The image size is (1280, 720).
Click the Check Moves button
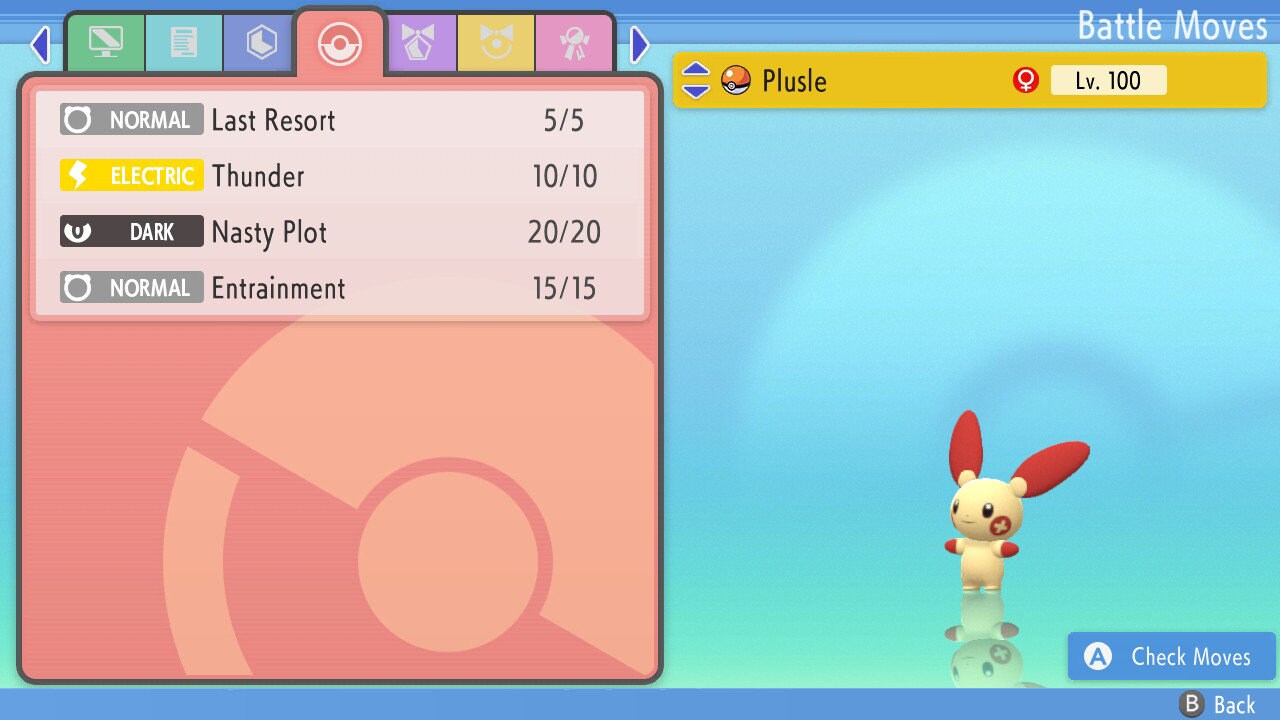(1171, 657)
